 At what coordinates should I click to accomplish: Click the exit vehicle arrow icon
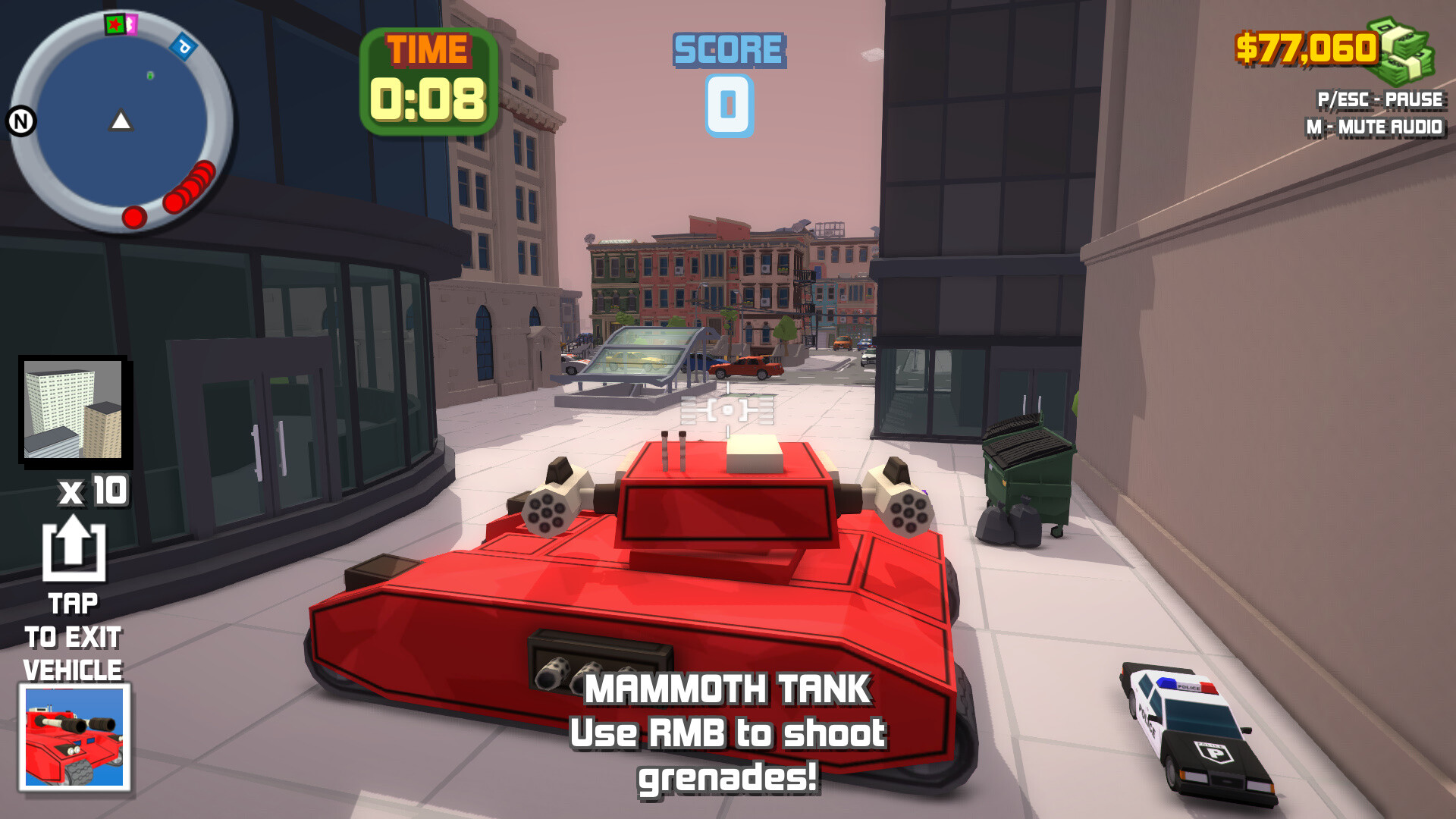[74, 548]
